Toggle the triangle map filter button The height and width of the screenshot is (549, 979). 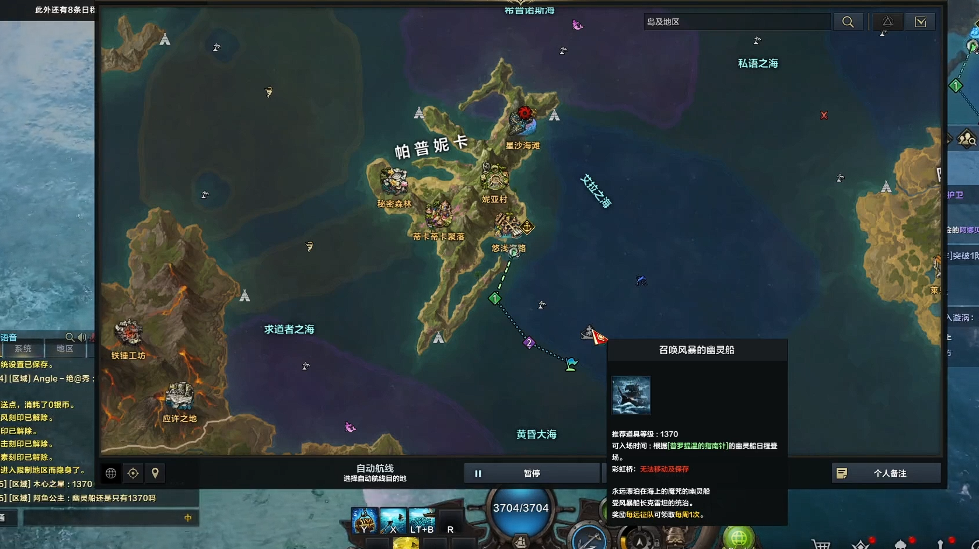pos(886,21)
